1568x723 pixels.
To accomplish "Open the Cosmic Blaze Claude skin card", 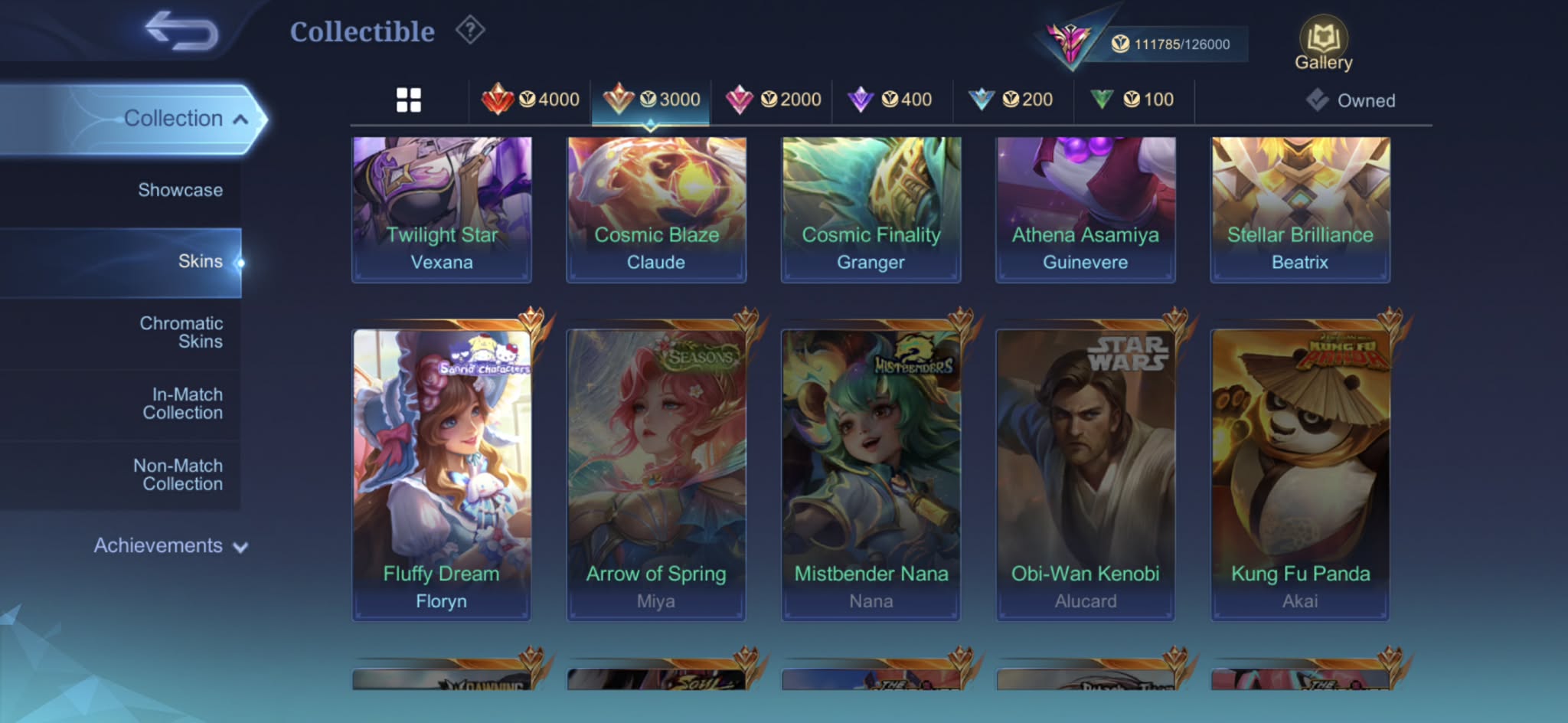I will pos(656,208).
